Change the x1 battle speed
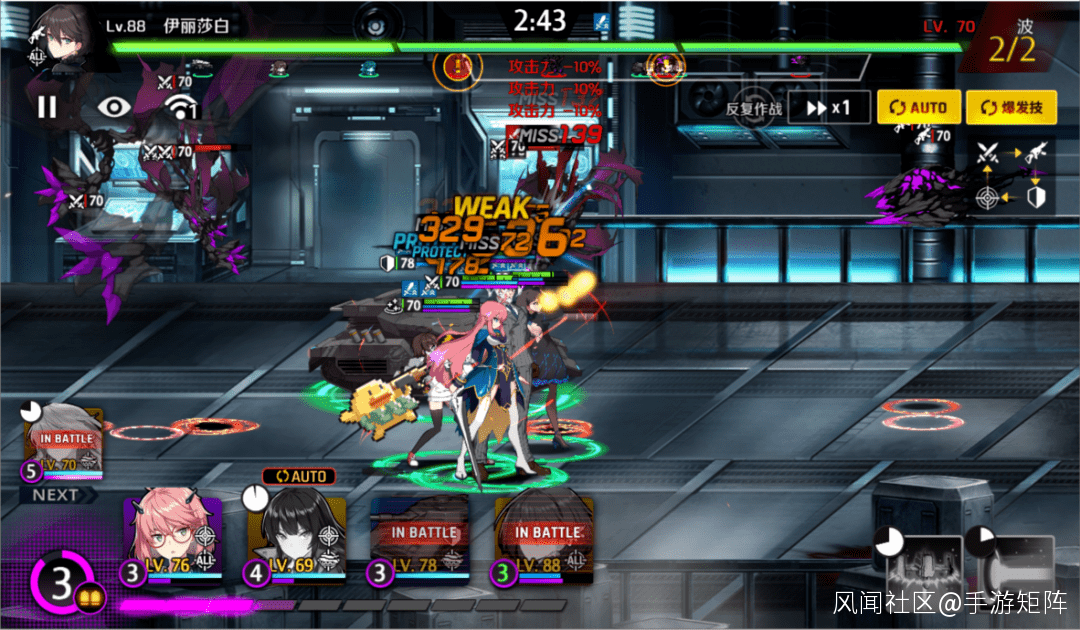This screenshot has height=630, width=1080. tap(828, 108)
